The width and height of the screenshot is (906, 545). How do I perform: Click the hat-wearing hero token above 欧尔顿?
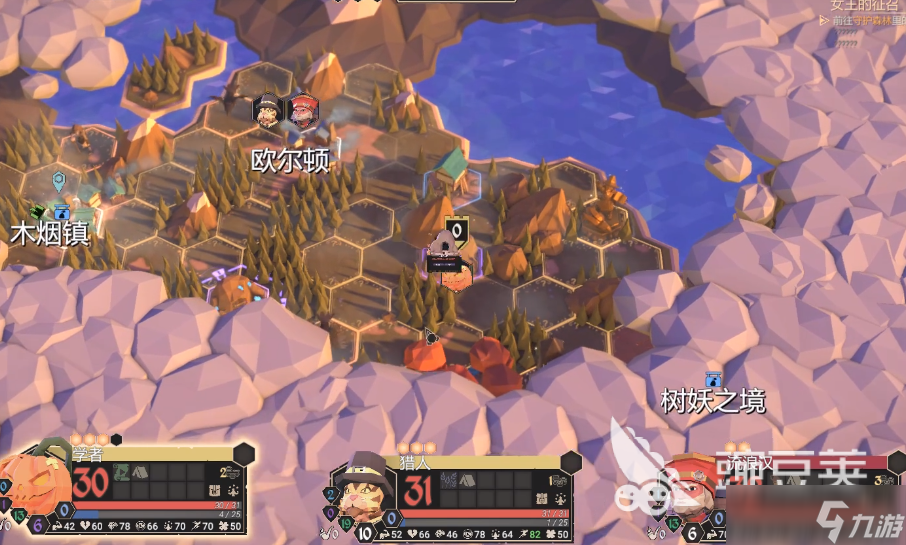pos(268,110)
